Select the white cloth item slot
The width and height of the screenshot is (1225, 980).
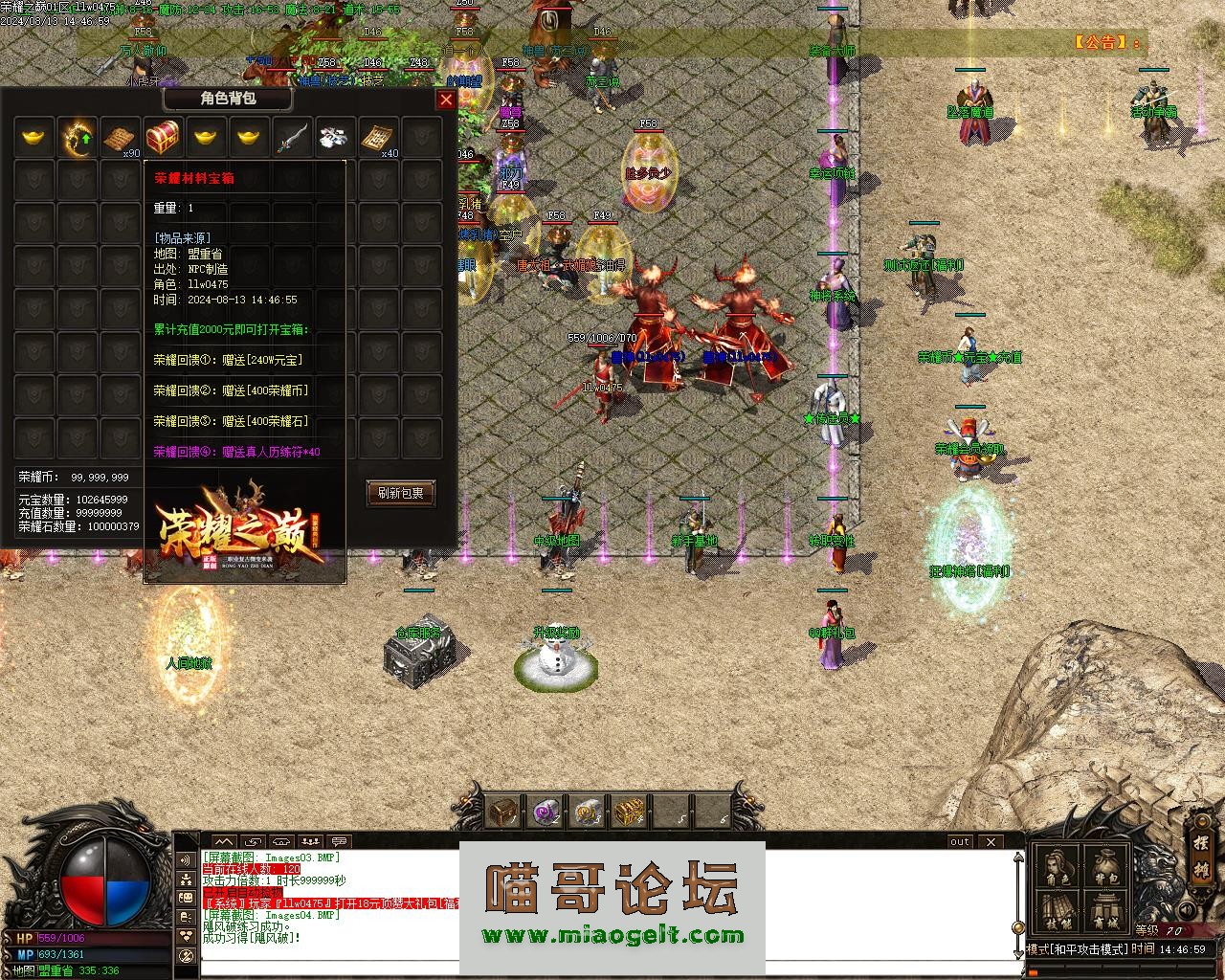pyautogui.click(x=335, y=138)
